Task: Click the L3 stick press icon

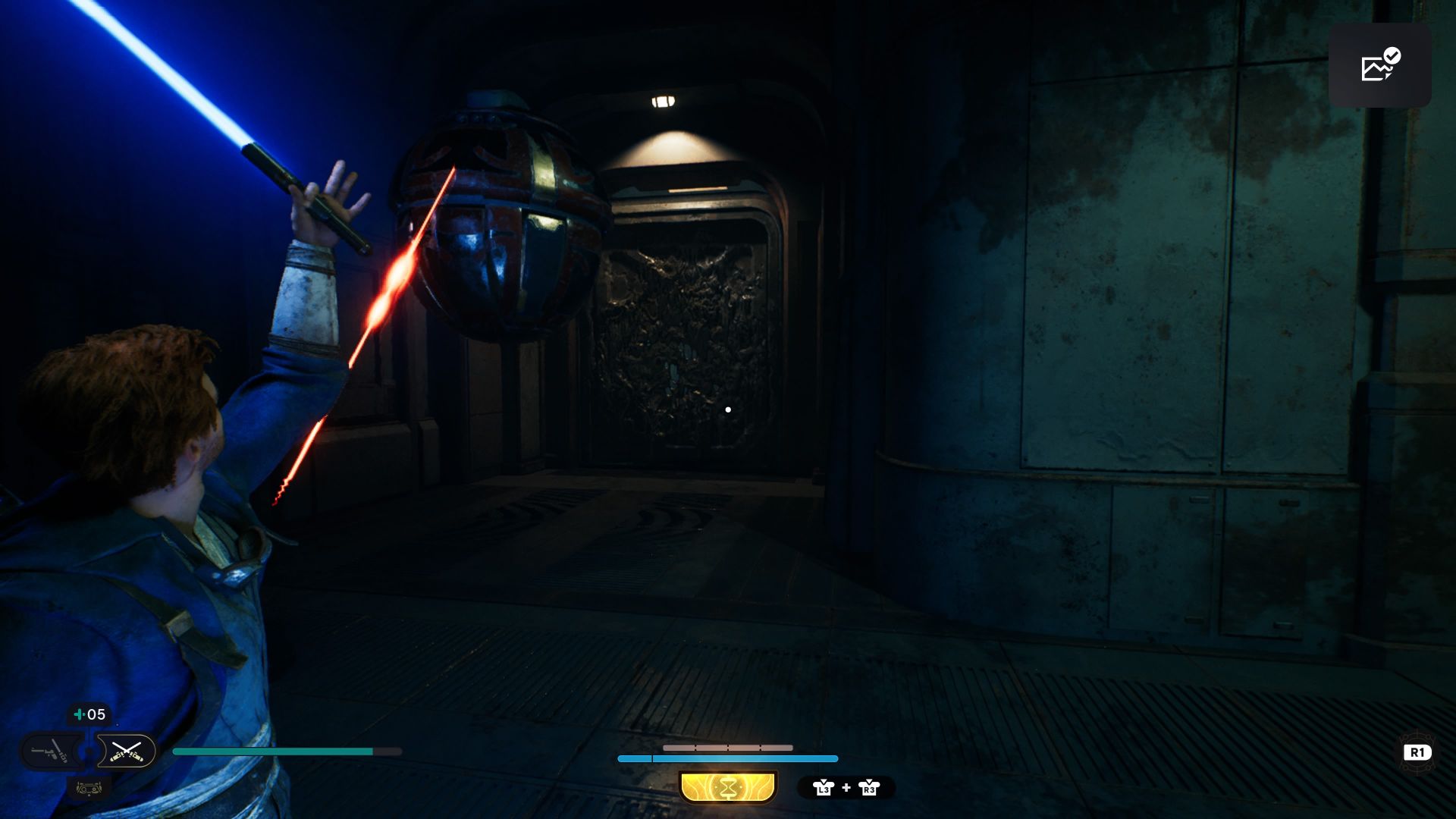Action: point(824,788)
